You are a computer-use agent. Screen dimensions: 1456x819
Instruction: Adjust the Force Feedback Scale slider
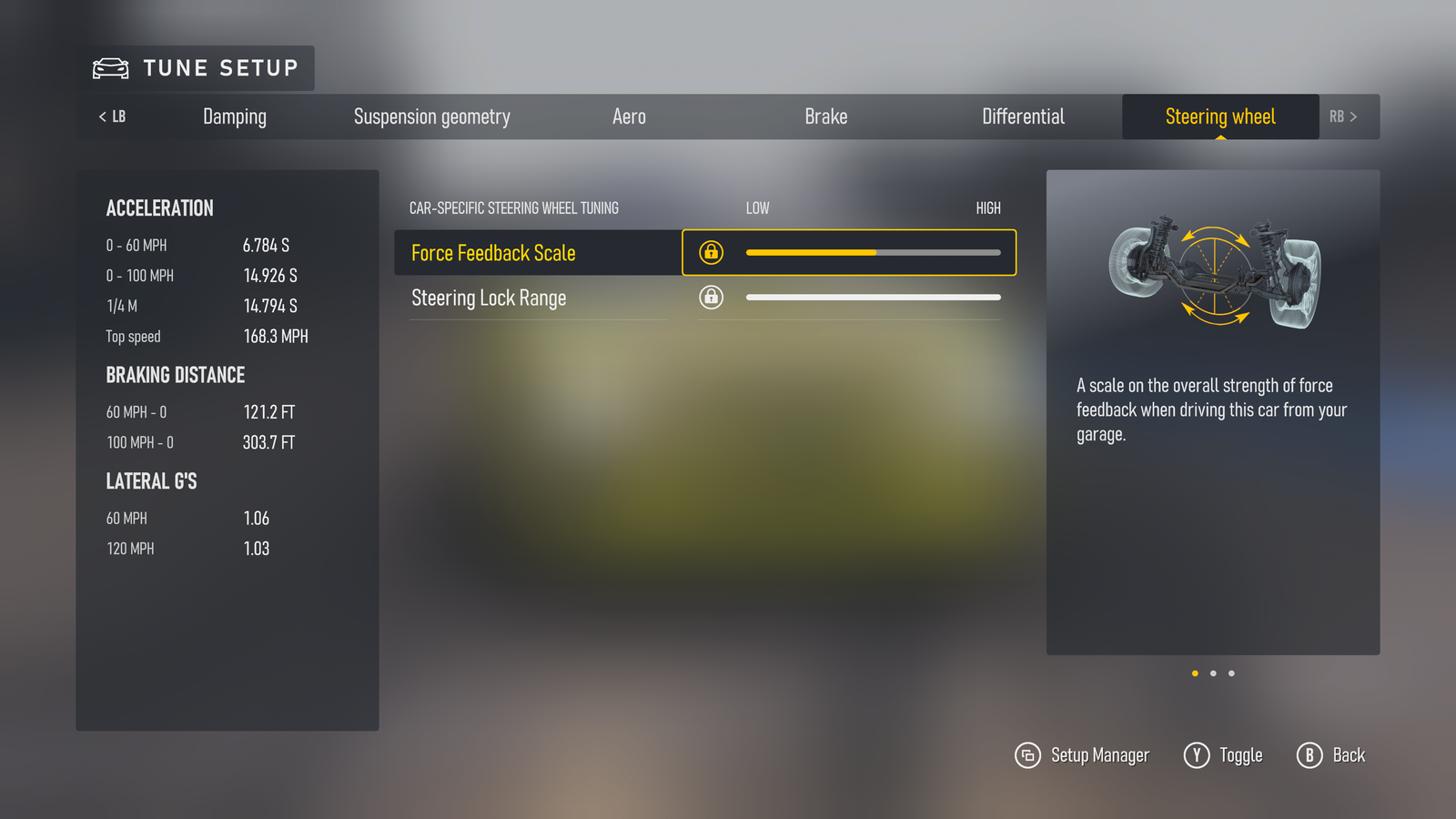[874, 252]
